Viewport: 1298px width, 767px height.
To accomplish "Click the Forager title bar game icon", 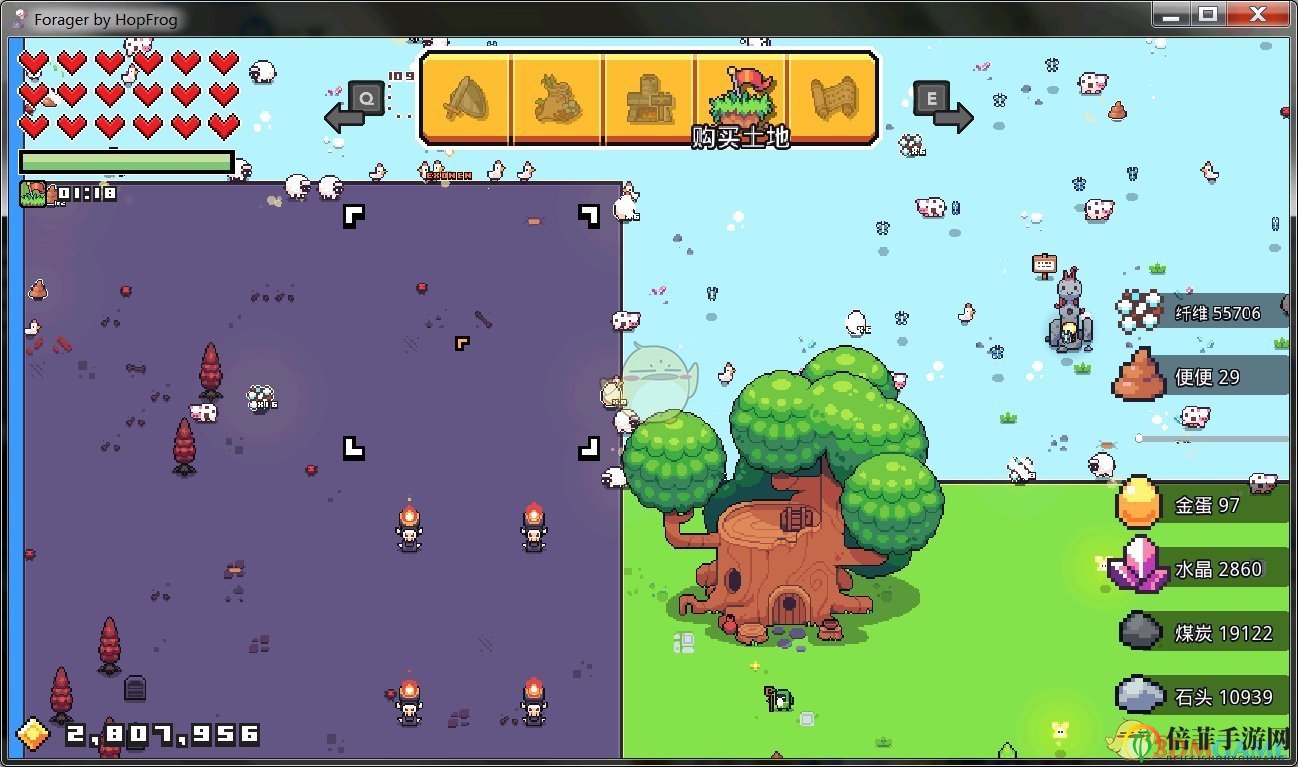I will click(17, 17).
